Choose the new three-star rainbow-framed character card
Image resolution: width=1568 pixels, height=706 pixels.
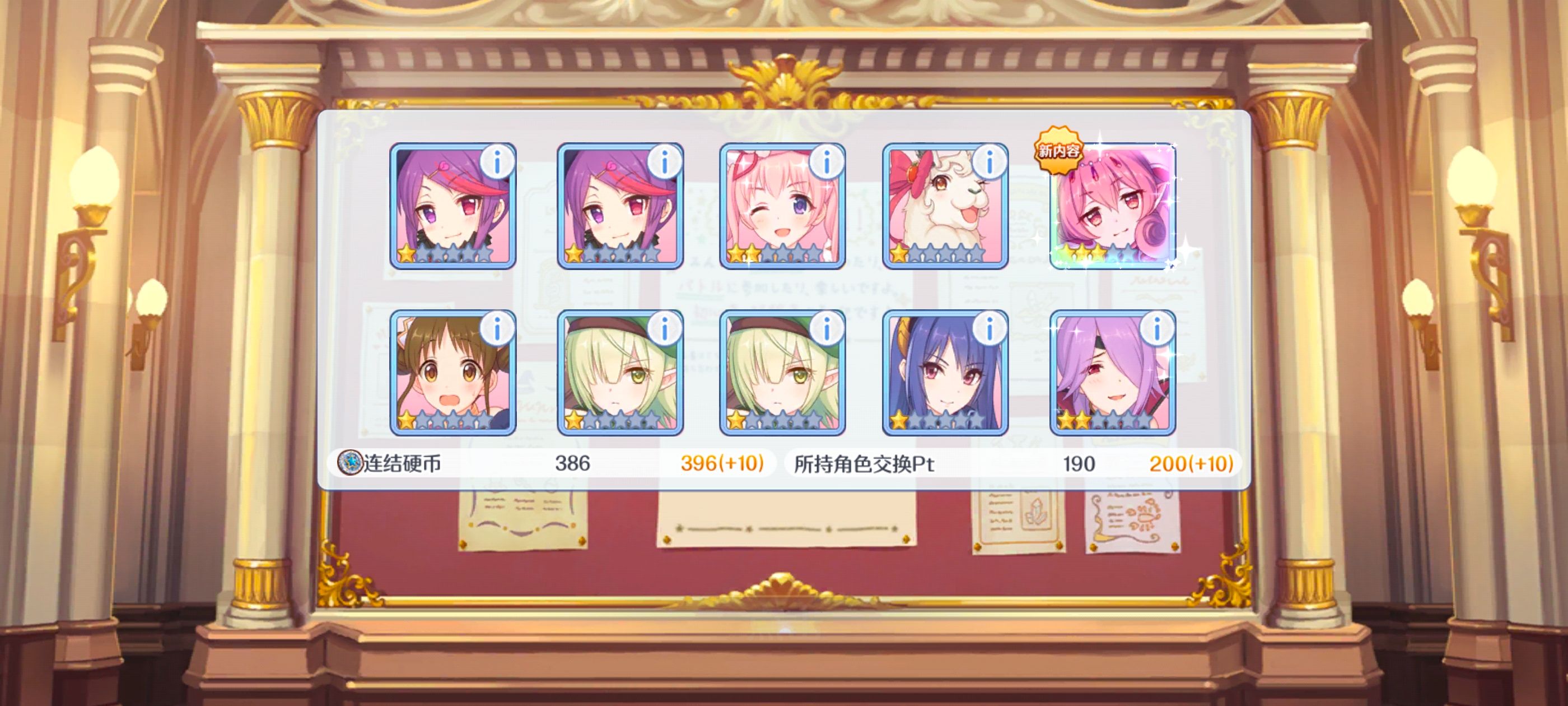pos(1113,207)
